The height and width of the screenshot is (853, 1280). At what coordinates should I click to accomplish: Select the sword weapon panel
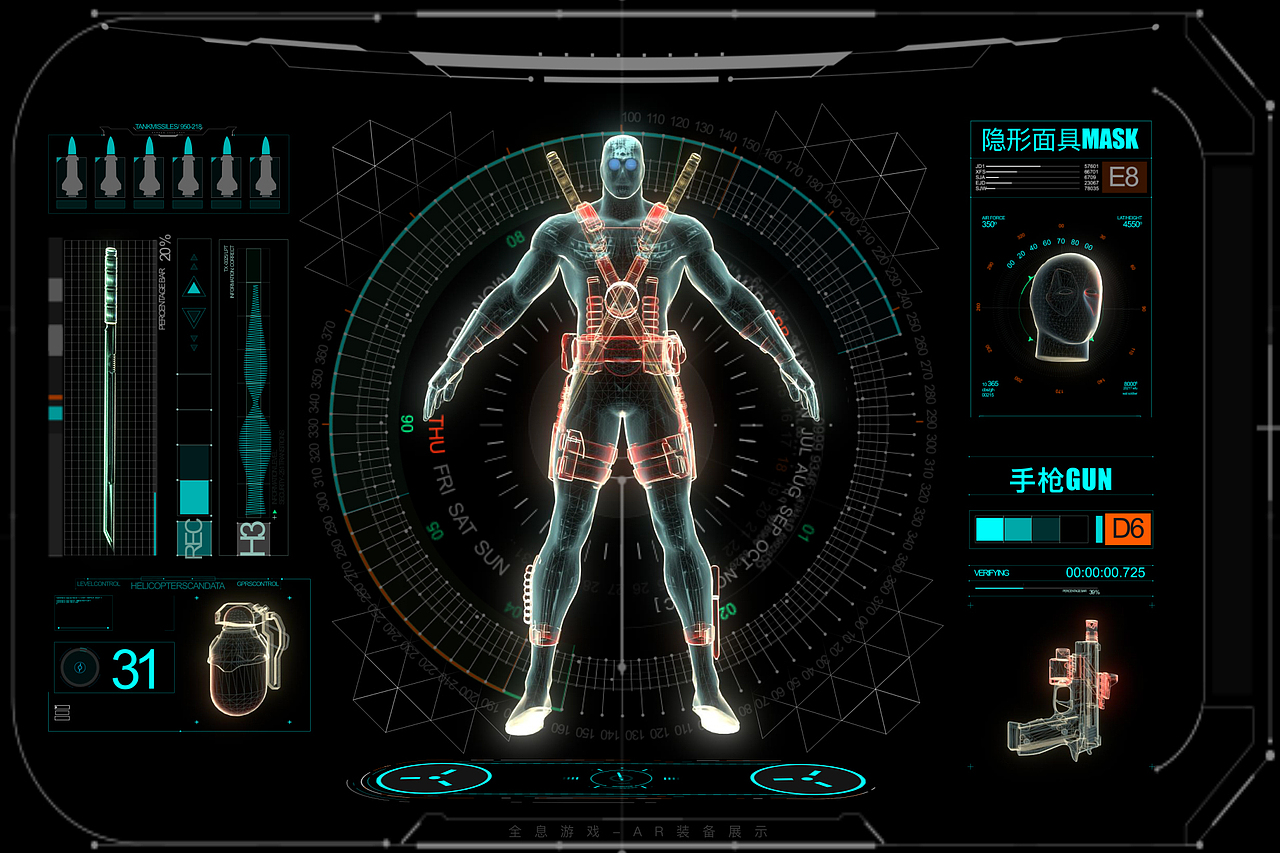(110, 396)
